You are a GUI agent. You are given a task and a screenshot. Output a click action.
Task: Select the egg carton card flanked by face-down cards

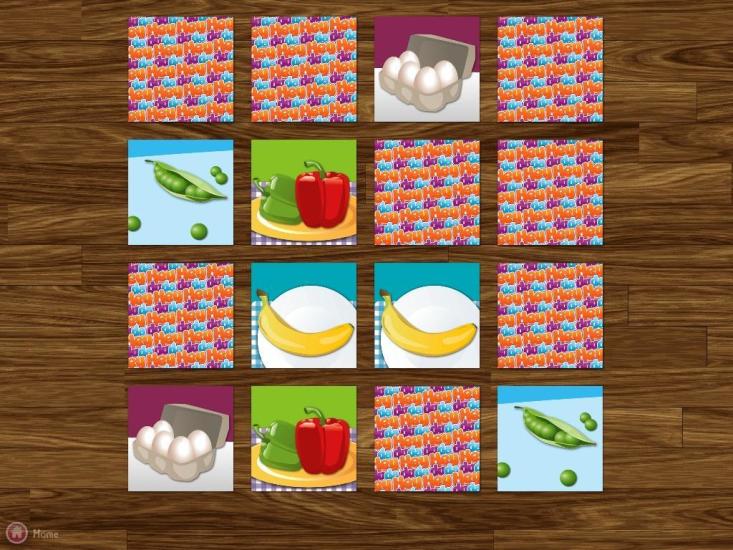pyautogui.click(x=427, y=69)
